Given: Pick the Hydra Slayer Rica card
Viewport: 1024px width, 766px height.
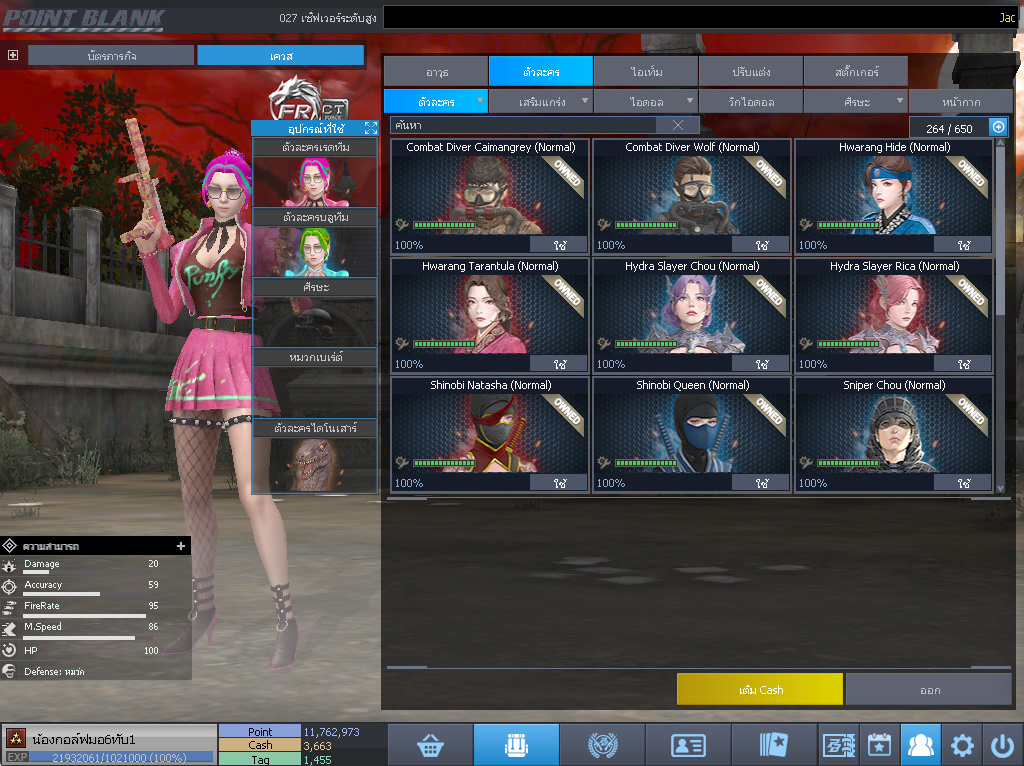Looking at the screenshot, I should (894, 315).
